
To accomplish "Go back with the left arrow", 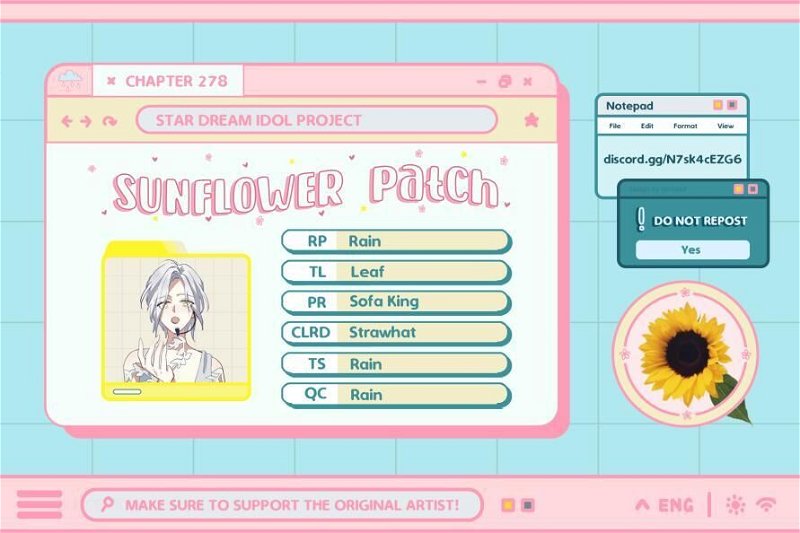I will (x=68, y=121).
